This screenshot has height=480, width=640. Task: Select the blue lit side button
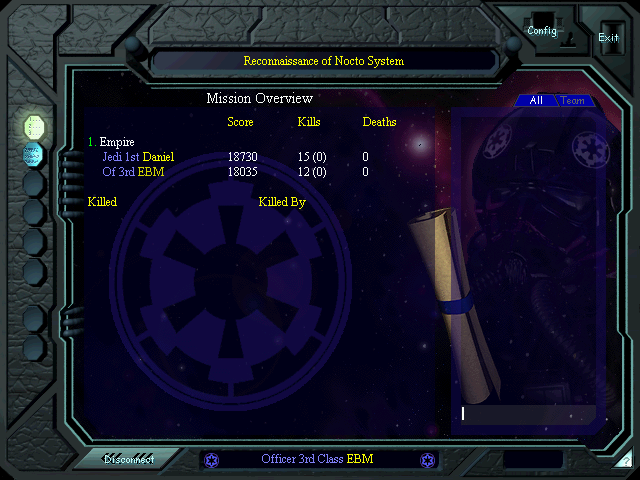34,154
